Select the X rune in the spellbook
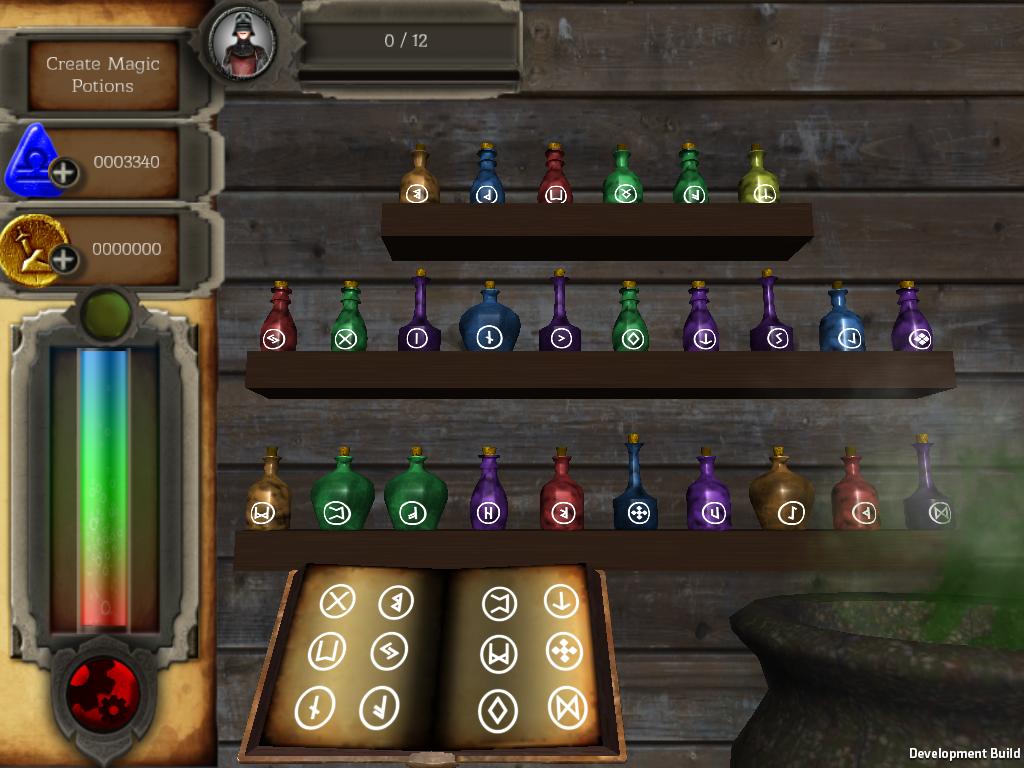Screen dimensions: 1024x768 click(x=338, y=602)
